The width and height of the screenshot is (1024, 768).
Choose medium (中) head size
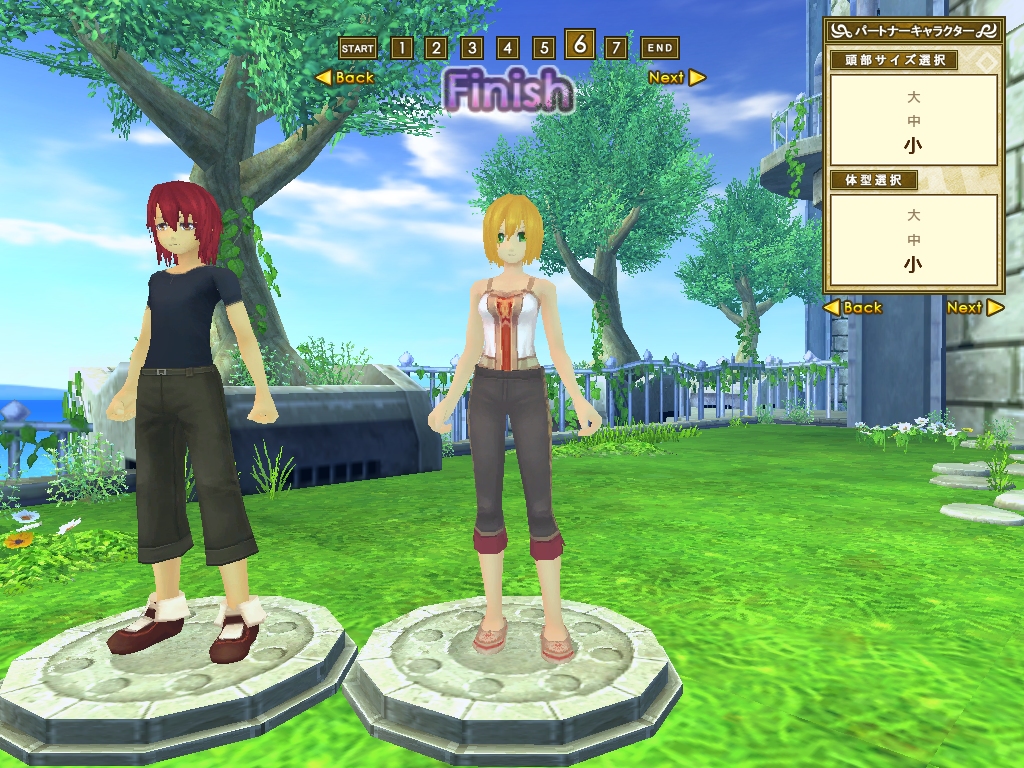(x=913, y=121)
